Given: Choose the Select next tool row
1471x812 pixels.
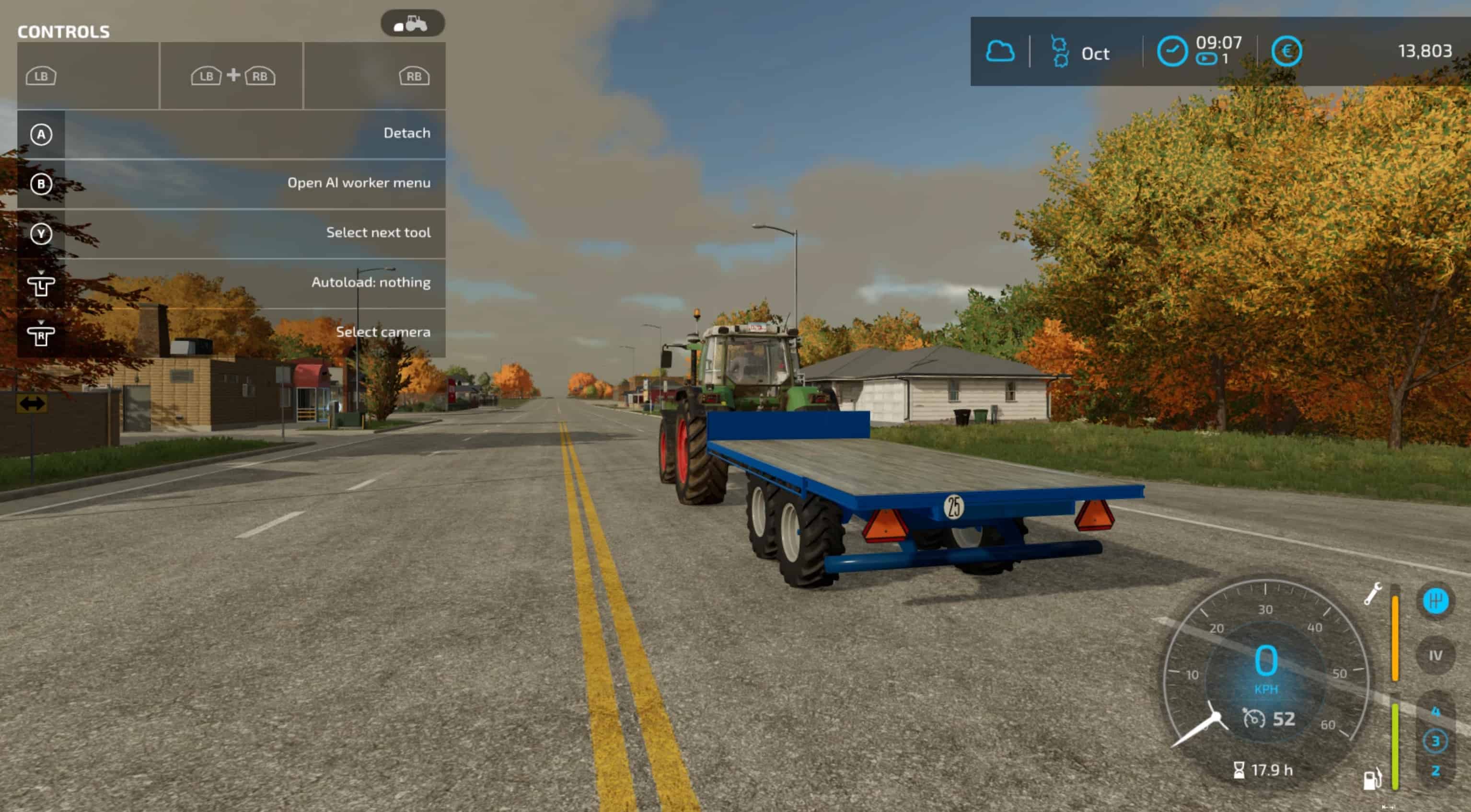Looking at the screenshot, I should tap(232, 233).
